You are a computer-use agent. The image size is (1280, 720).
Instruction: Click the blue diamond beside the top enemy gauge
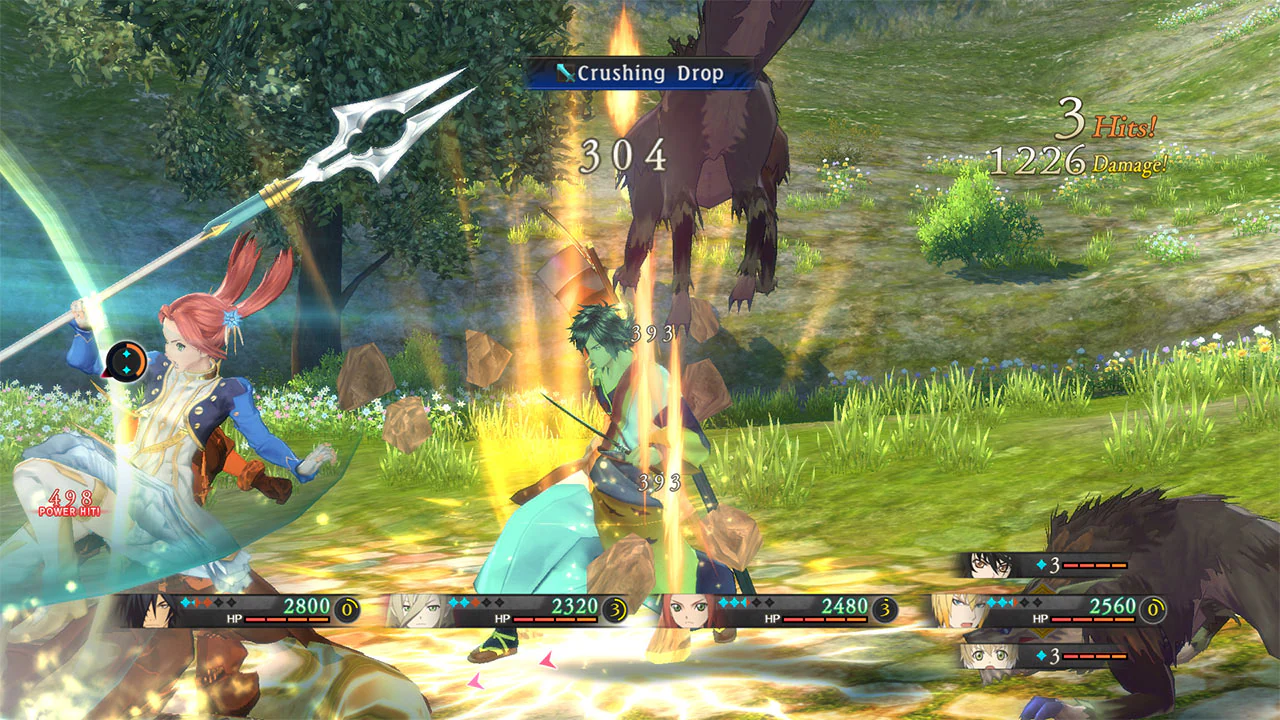1041,564
